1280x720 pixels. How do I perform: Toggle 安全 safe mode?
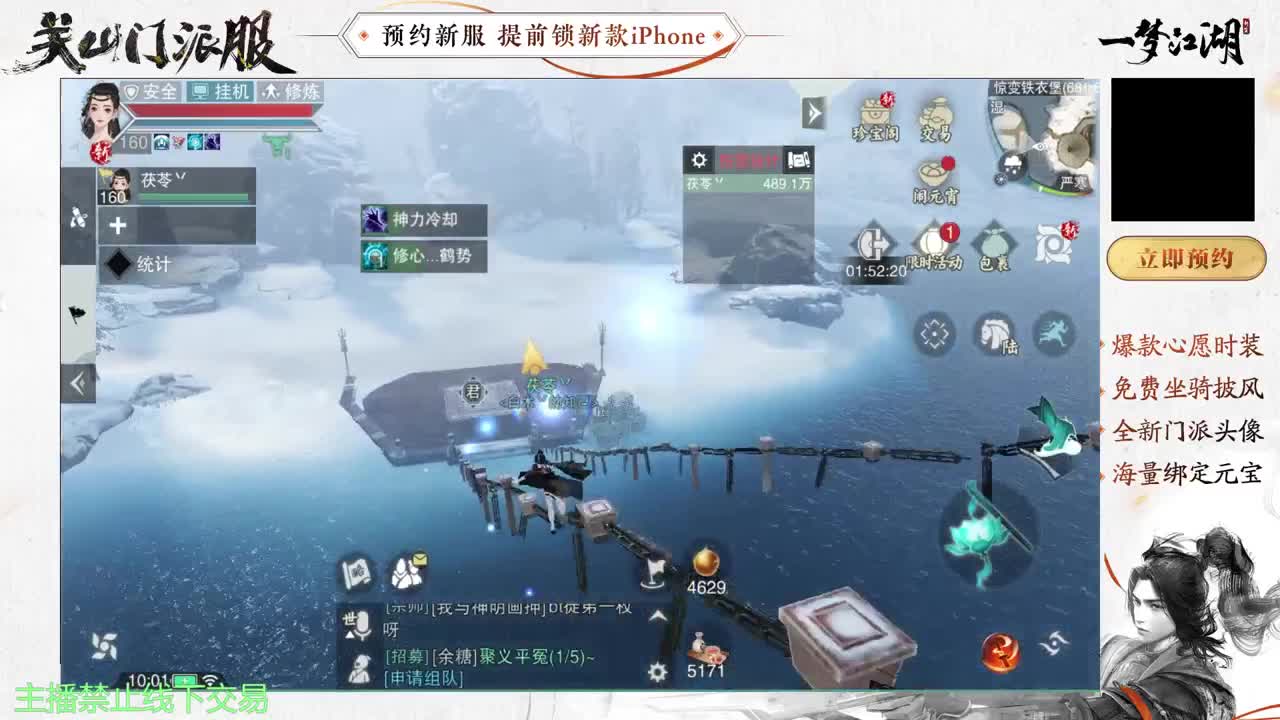tap(153, 92)
